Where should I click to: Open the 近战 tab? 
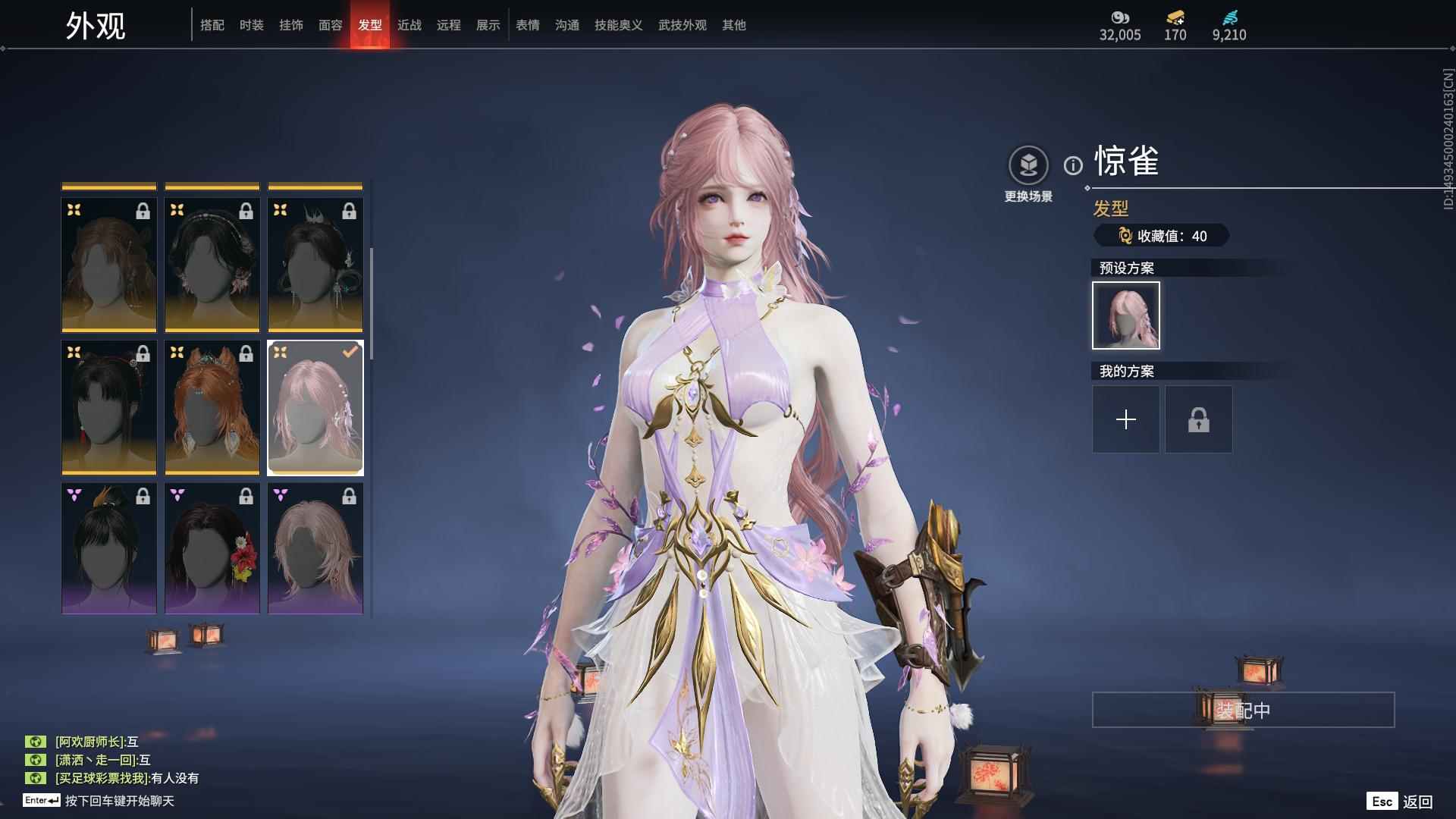click(409, 25)
